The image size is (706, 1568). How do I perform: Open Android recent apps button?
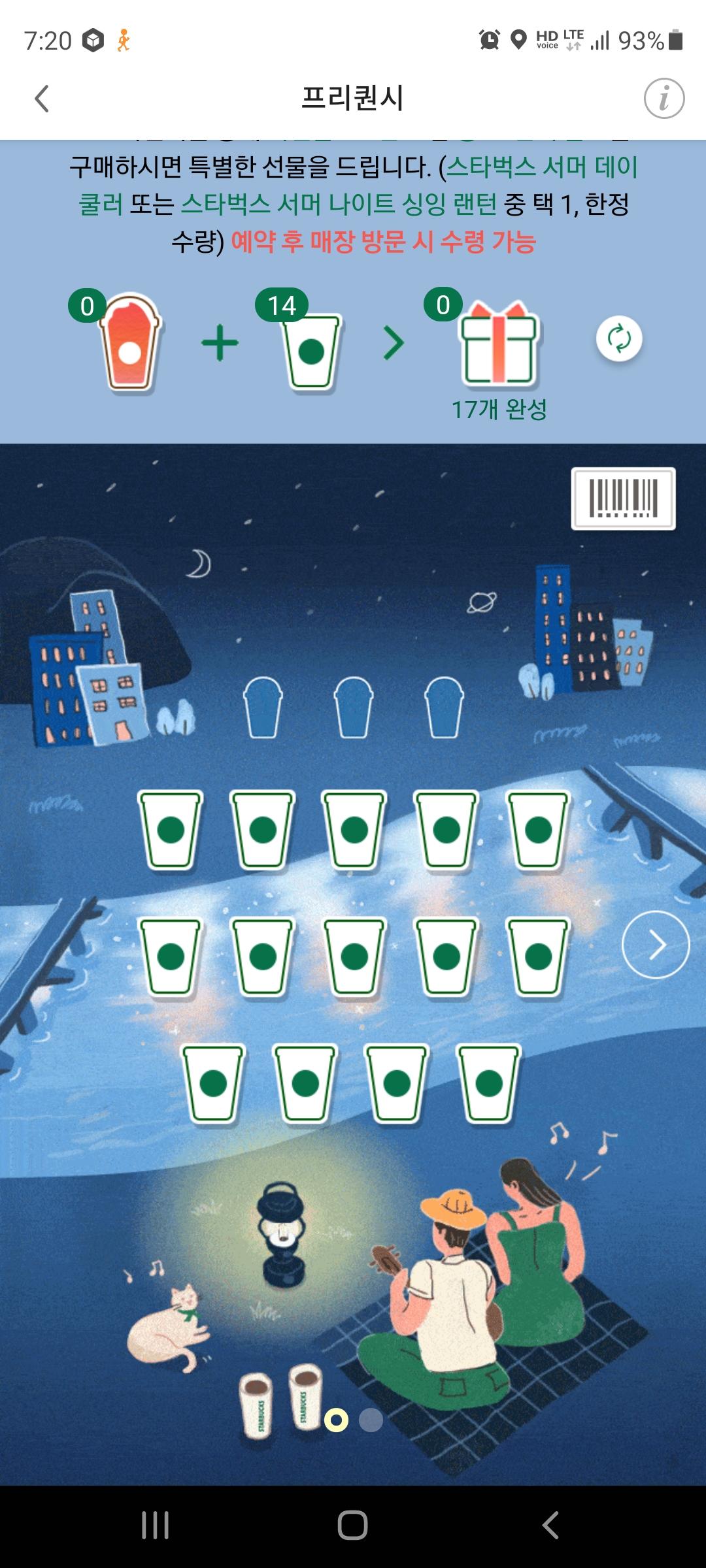pos(156,1526)
